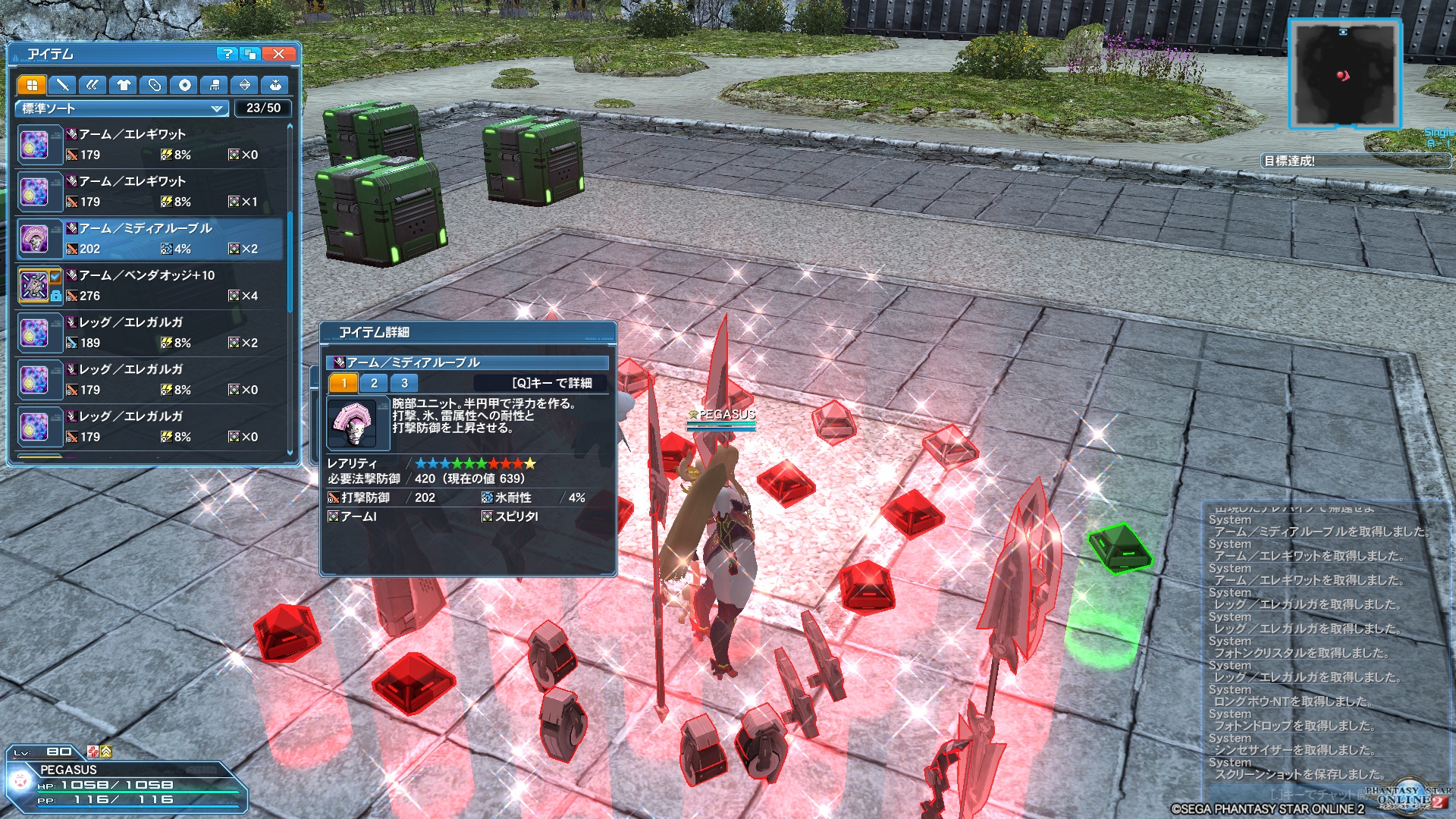Click the minimap in the corner
Image resolution: width=1456 pixels, height=819 pixels.
[x=1344, y=74]
